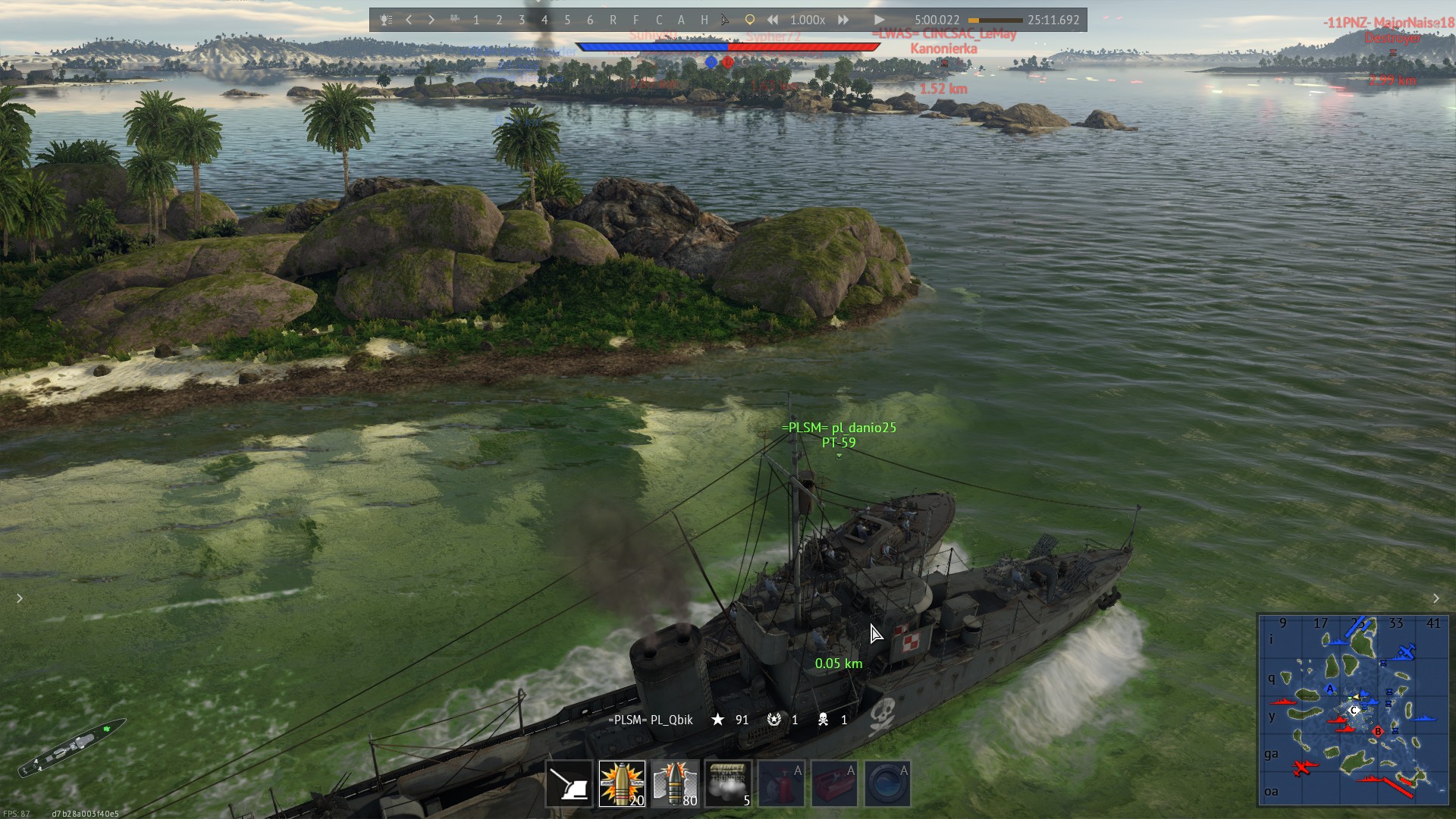Switch to the next player in replay
The height and width of the screenshot is (819, 1456).
coord(431,20)
